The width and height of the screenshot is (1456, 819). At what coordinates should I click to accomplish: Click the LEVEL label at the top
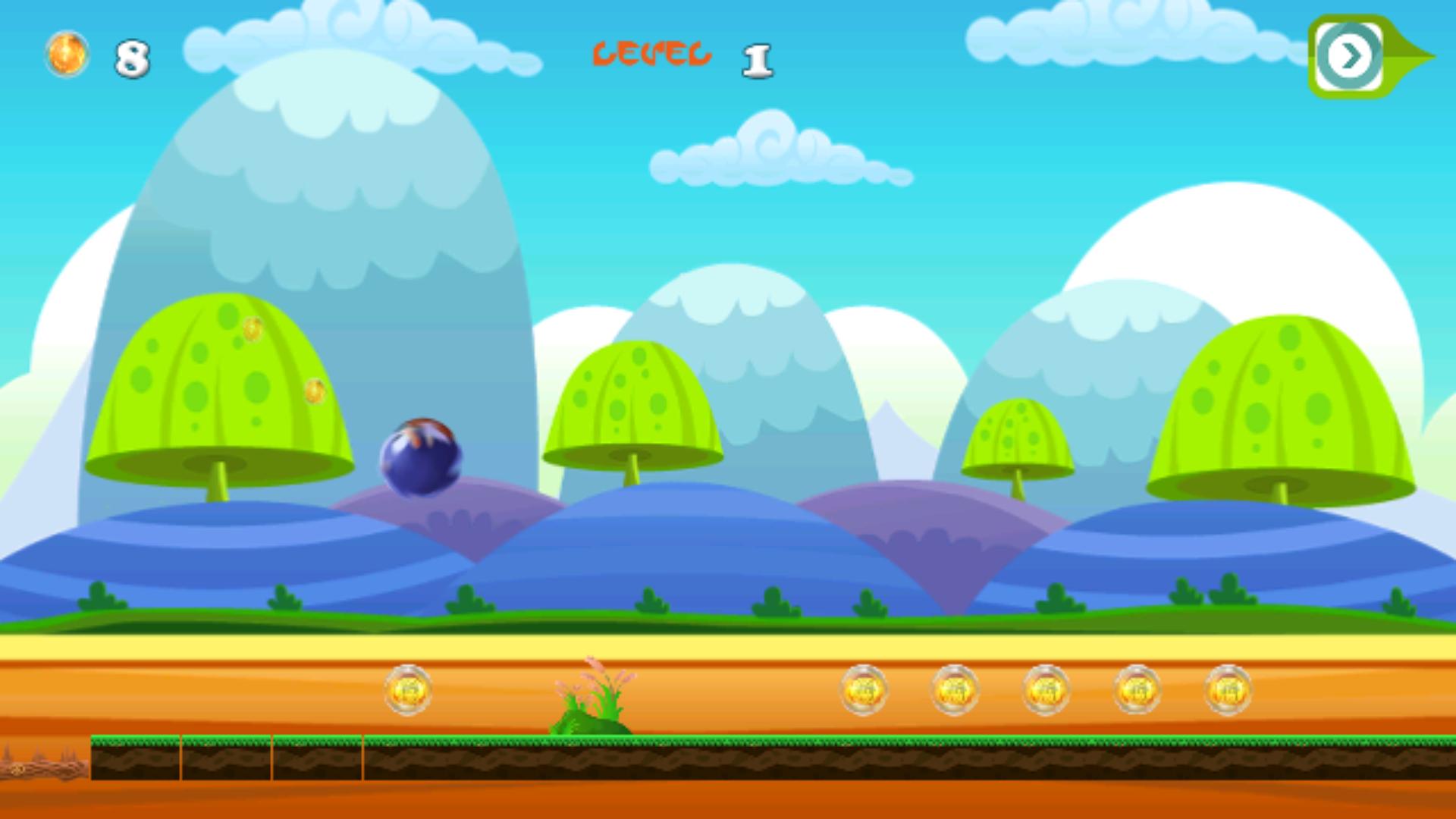coord(652,55)
